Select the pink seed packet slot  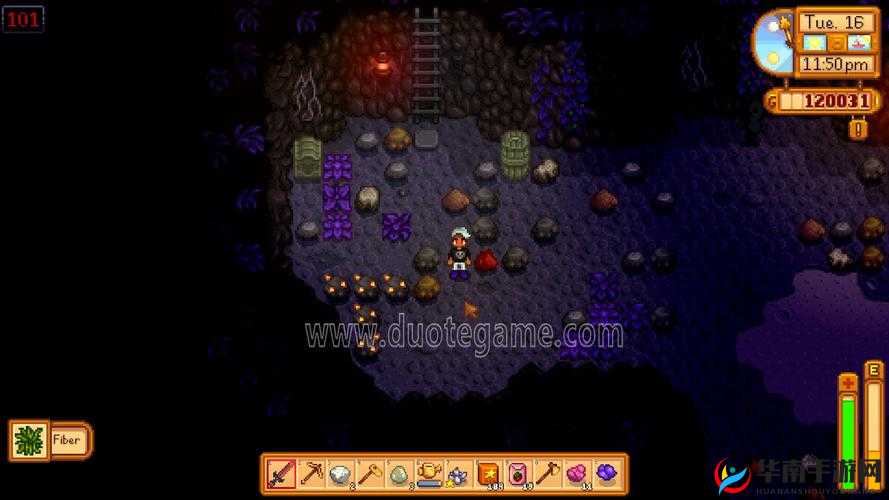(517, 473)
